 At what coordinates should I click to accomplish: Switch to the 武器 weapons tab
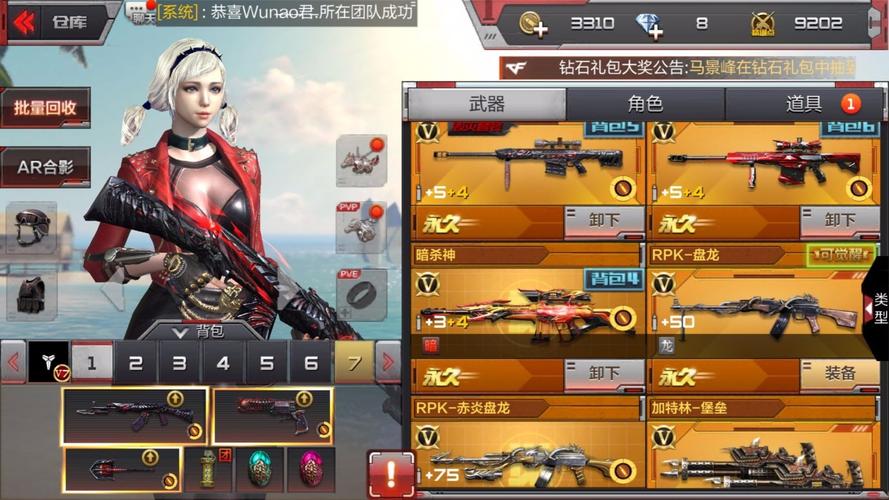(x=486, y=104)
